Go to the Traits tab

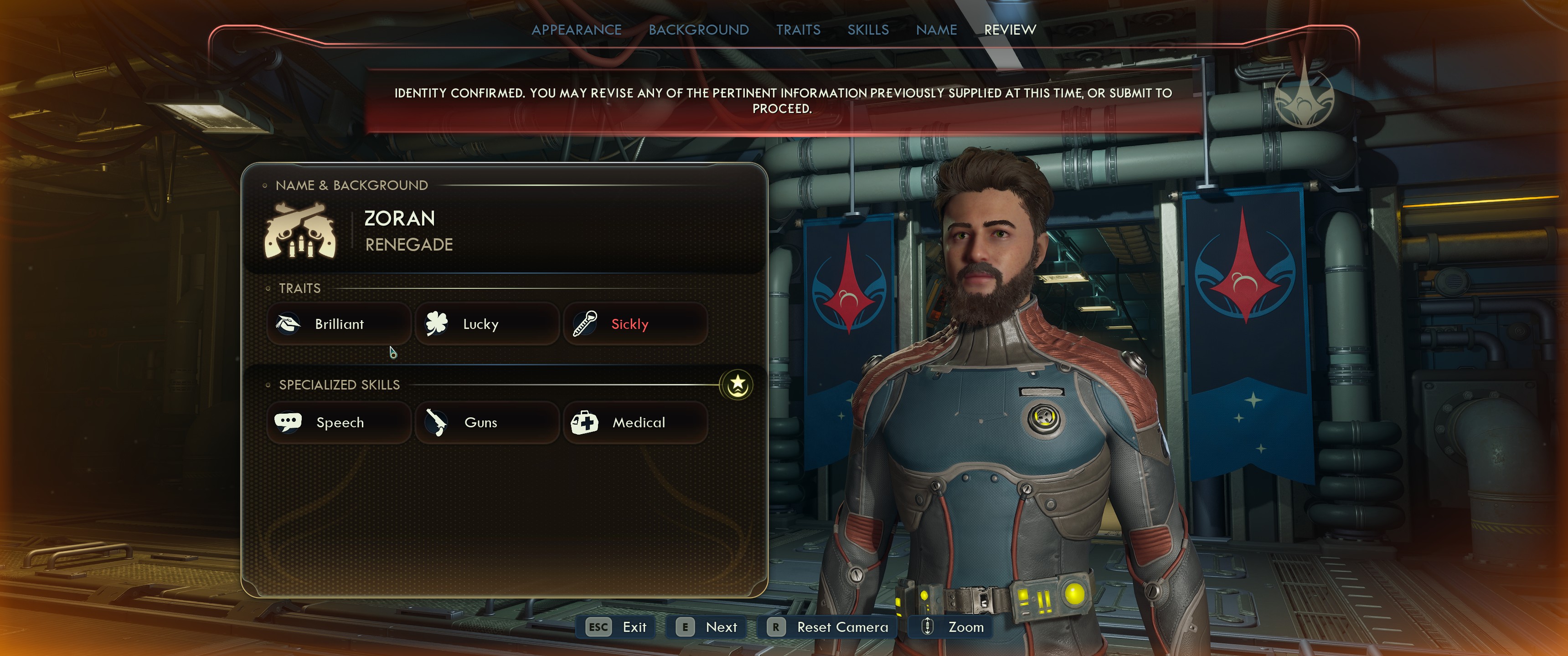pyautogui.click(x=798, y=30)
